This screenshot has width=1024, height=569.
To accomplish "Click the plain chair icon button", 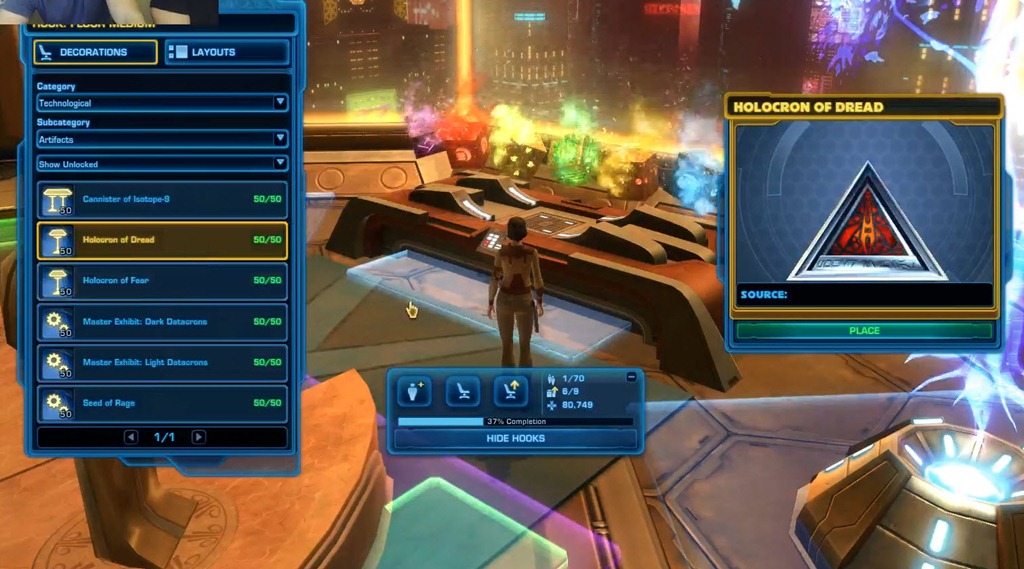I will pyautogui.click(x=462, y=391).
